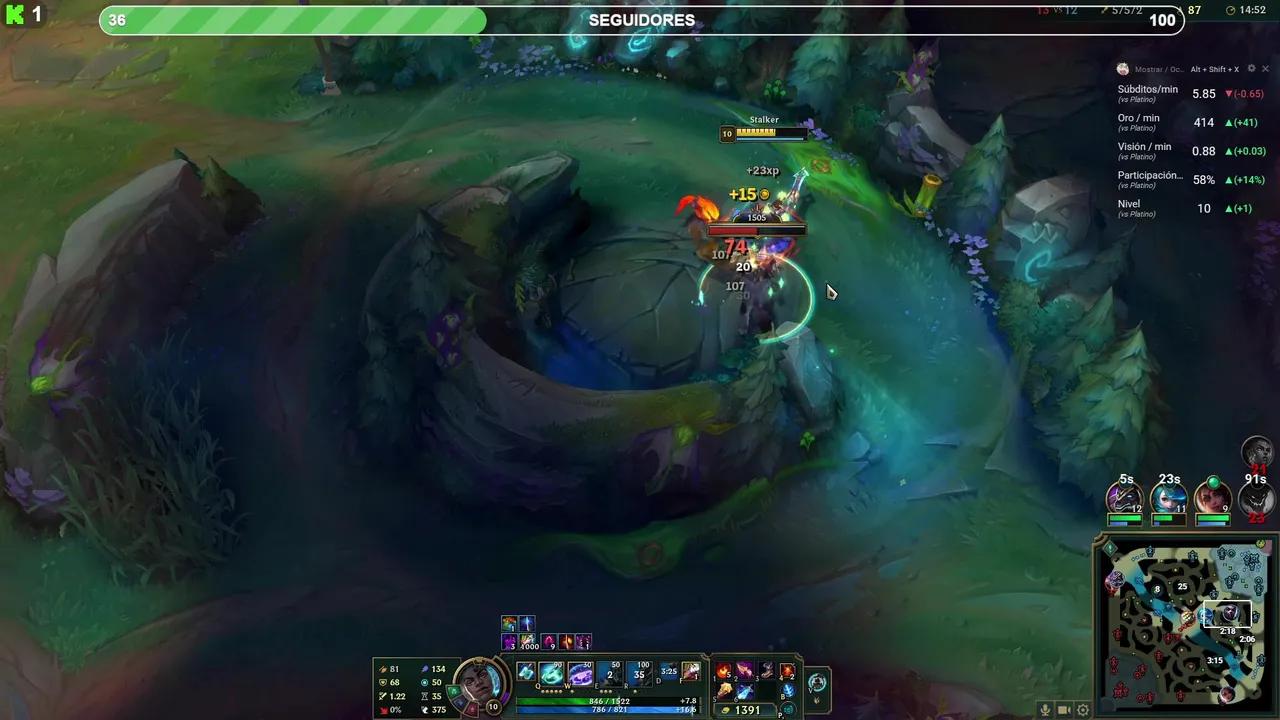Viewport: 1280px width, 720px height.
Task: Select the Q ability icon
Action: (x=549, y=672)
